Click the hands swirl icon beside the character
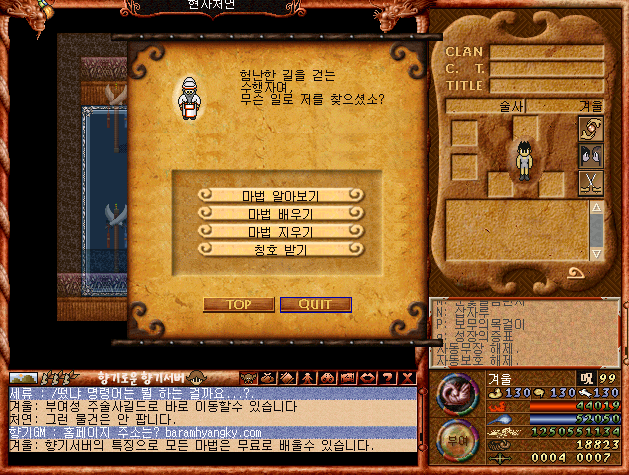This screenshot has width=629, height=475. click(591, 130)
